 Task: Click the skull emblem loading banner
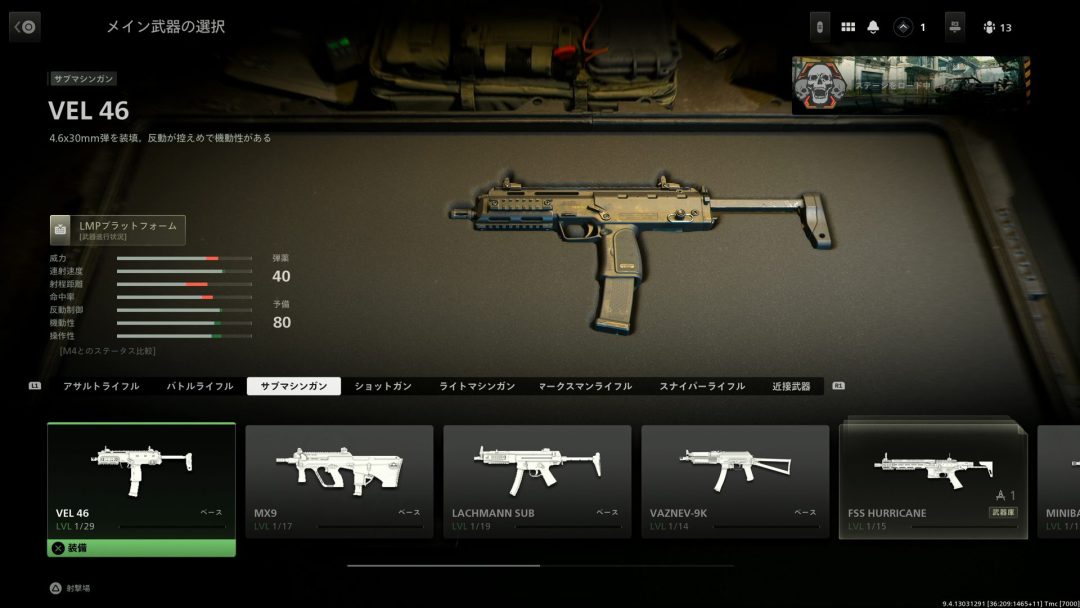coord(910,86)
